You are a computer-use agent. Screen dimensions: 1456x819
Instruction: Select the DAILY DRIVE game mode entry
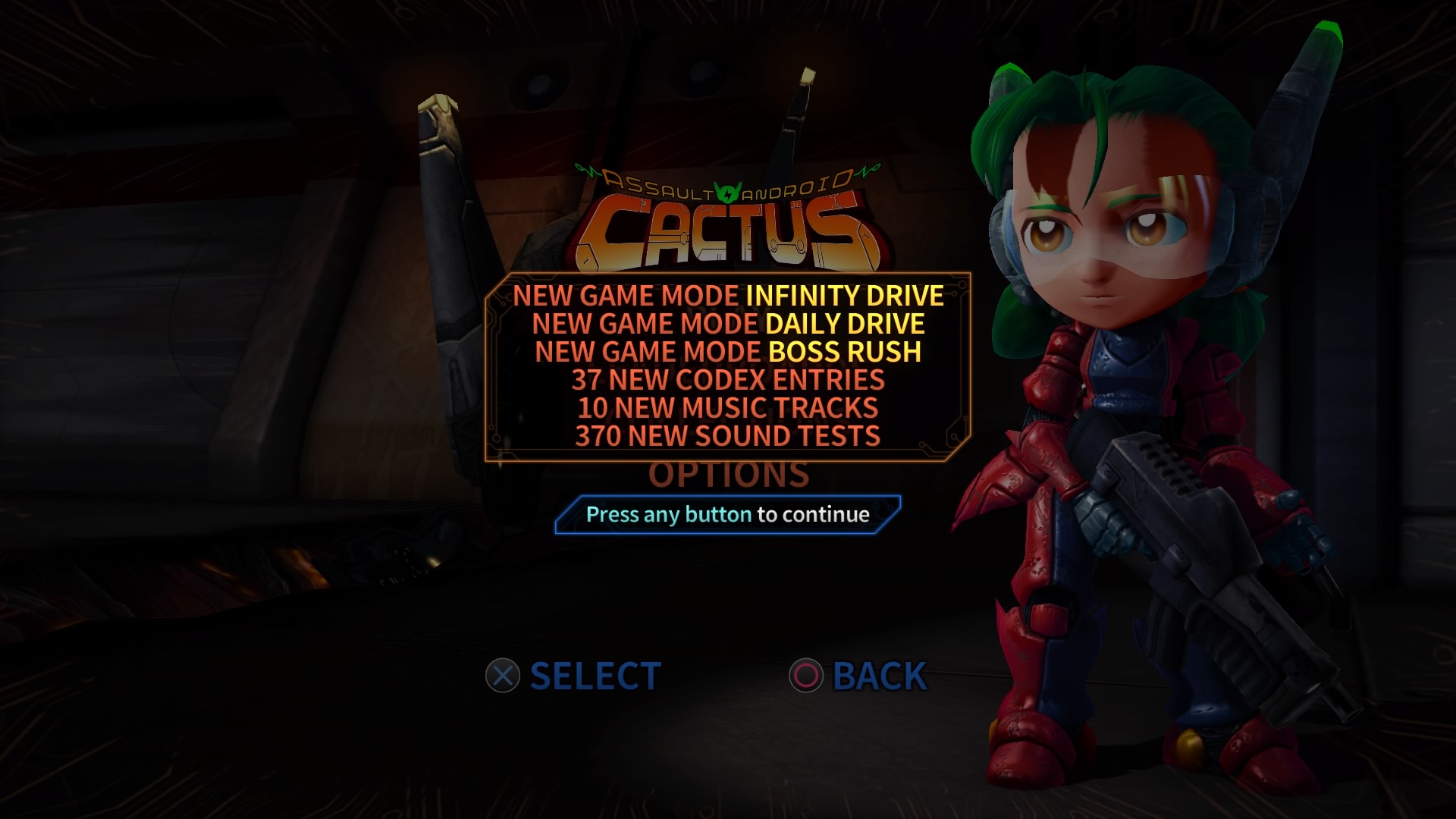pyautogui.click(x=728, y=325)
